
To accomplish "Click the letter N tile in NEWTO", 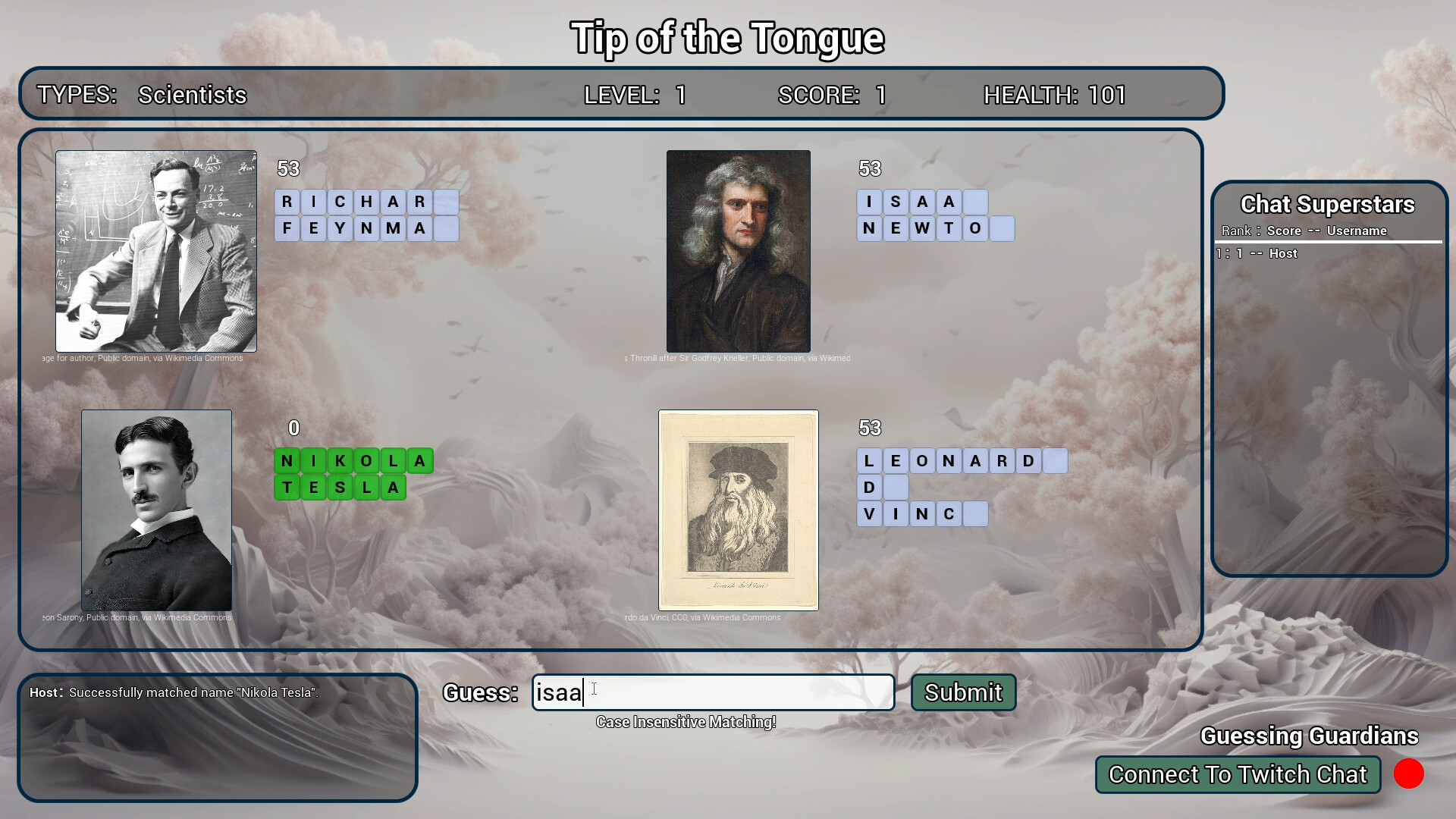I will click(x=869, y=228).
